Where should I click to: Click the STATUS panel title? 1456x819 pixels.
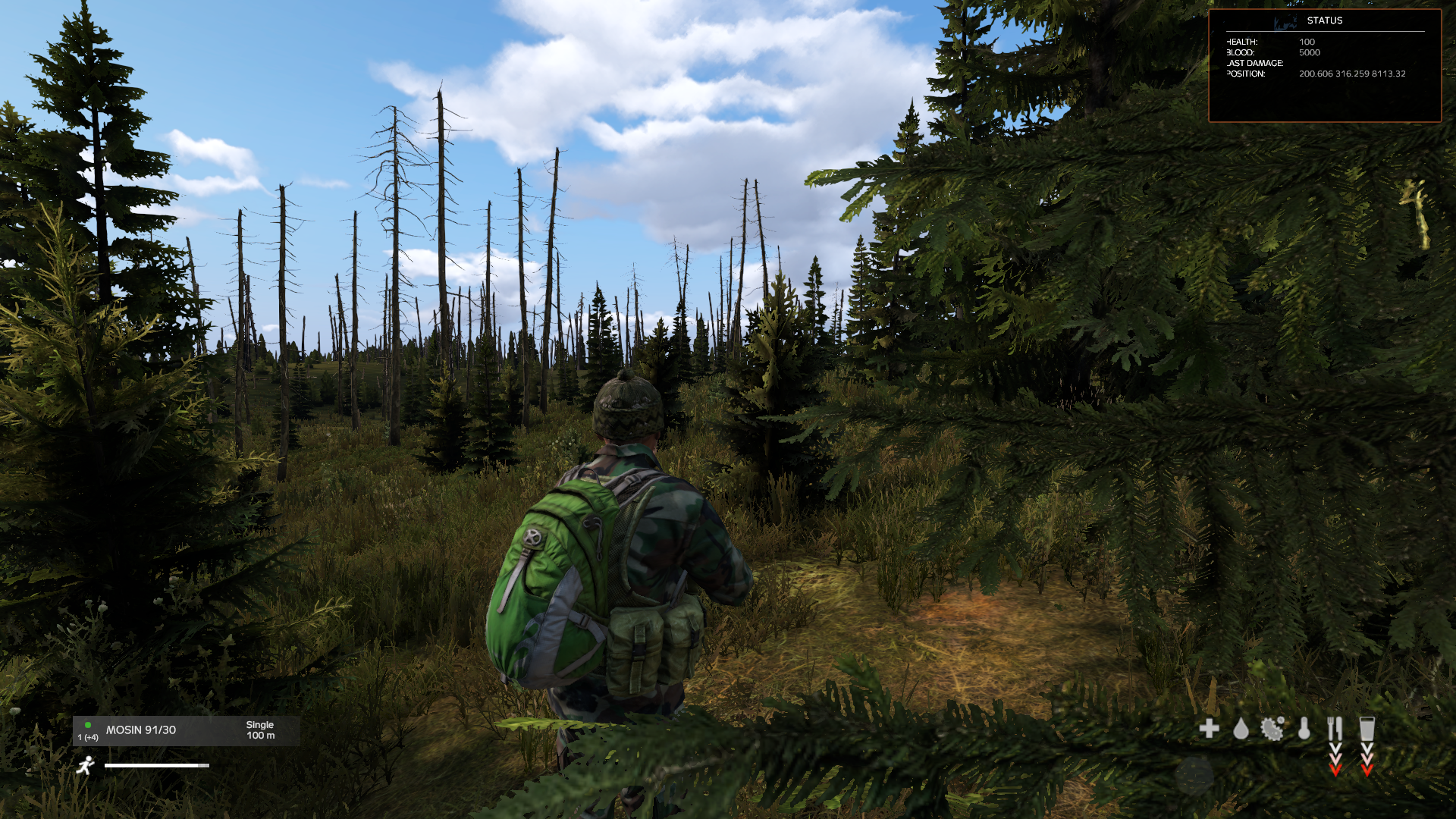pos(1326,21)
